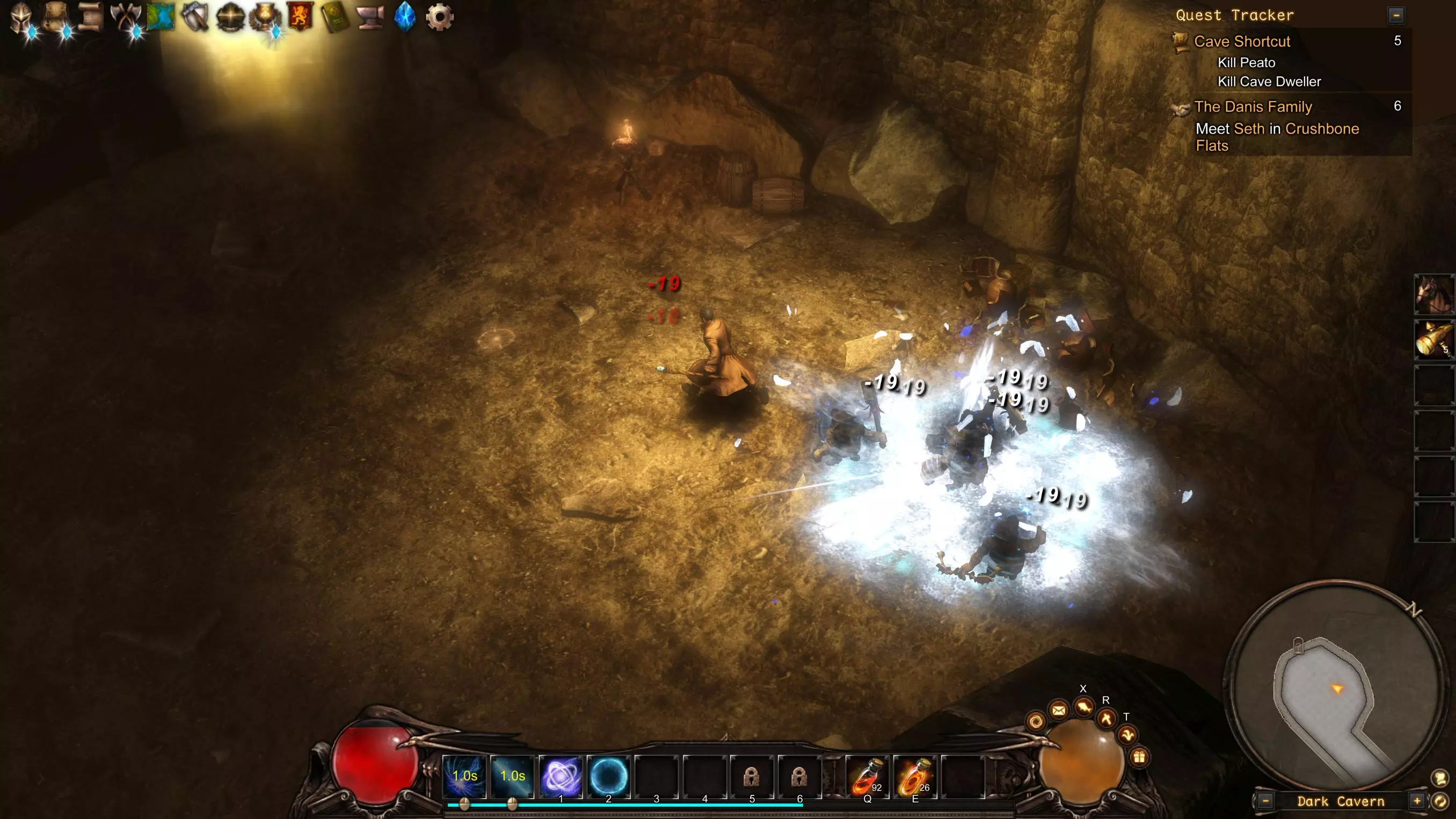This screenshot has height=819, width=1456.
Task: Open the mail envelope icon
Action: pyautogui.click(x=1059, y=710)
